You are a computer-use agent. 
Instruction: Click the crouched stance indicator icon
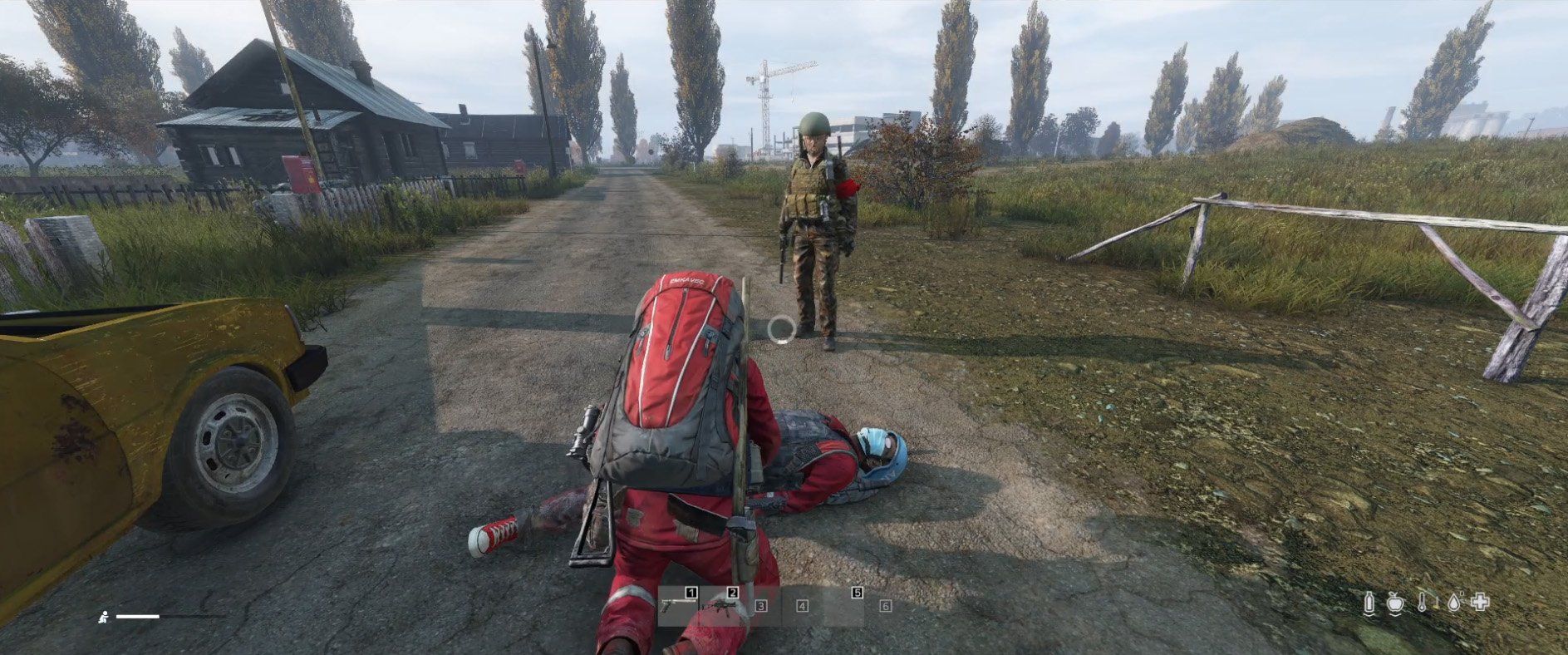(x=105, y=618)
